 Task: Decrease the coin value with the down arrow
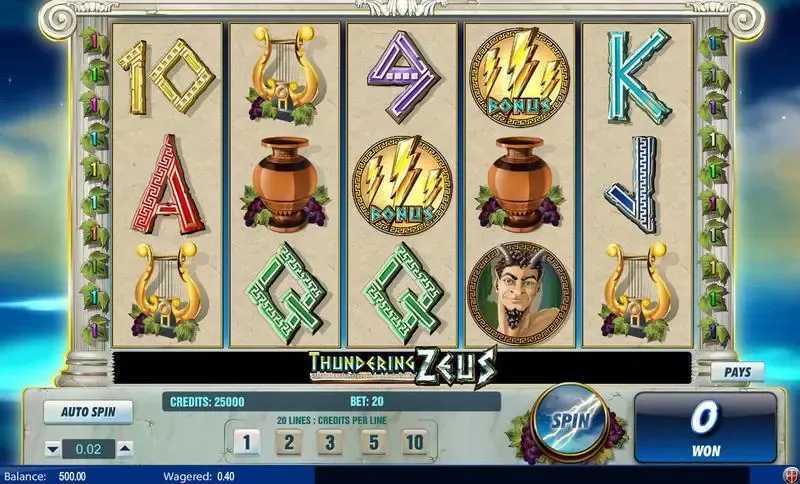tap(52, 448)
